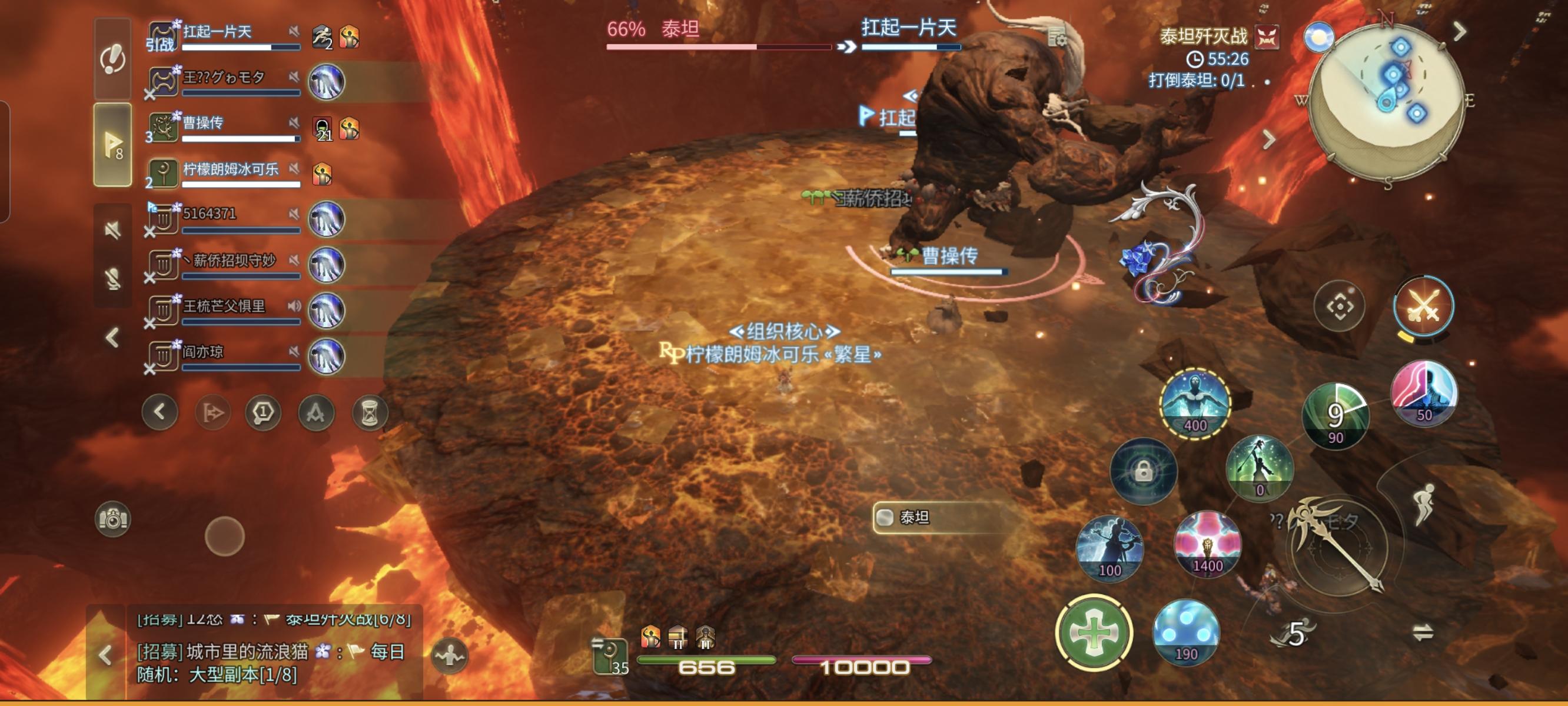Tap the hourglass icon under the party list

point(370,412)
